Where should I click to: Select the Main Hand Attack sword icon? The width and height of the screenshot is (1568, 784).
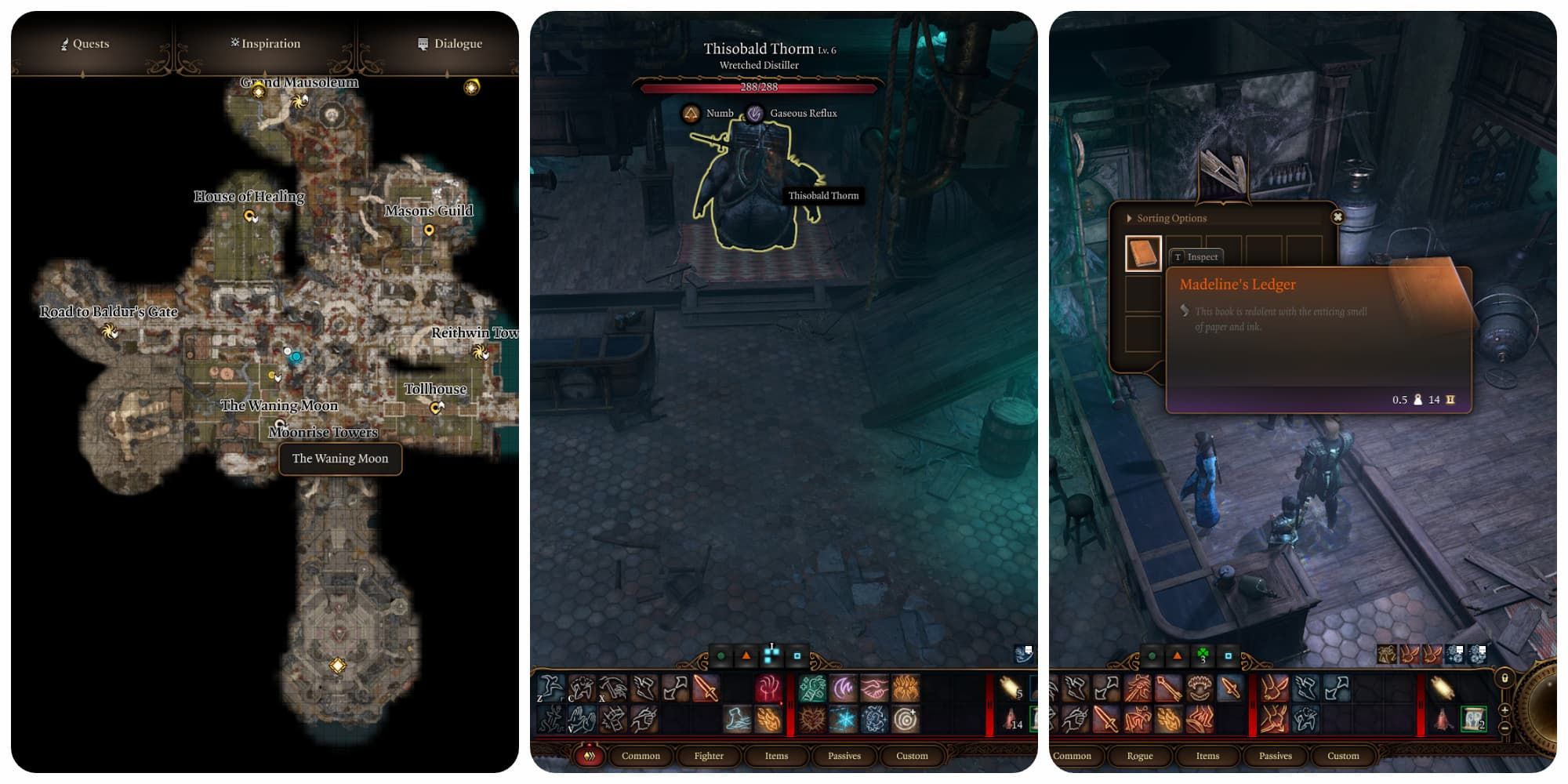(706, 690)
